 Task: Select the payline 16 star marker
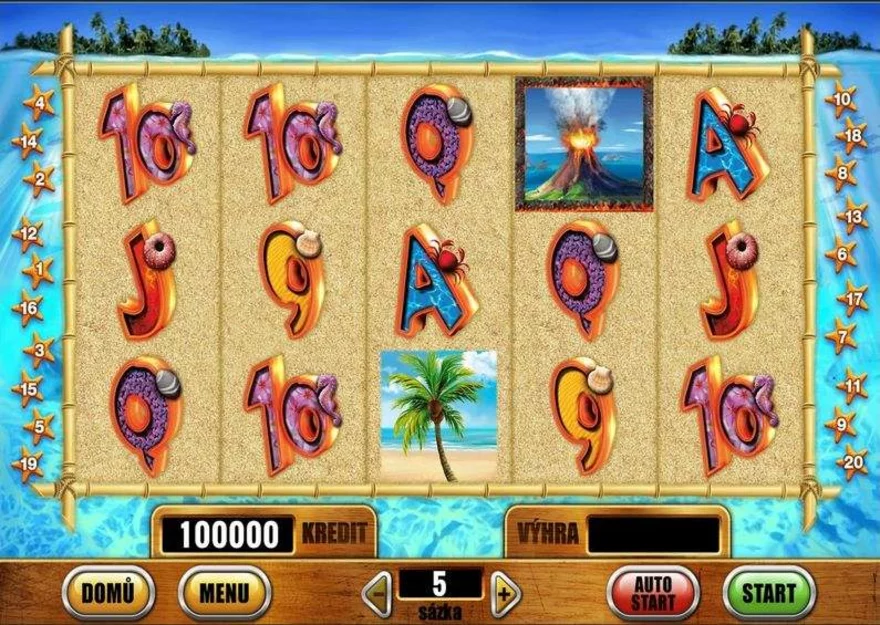point(29,309)
